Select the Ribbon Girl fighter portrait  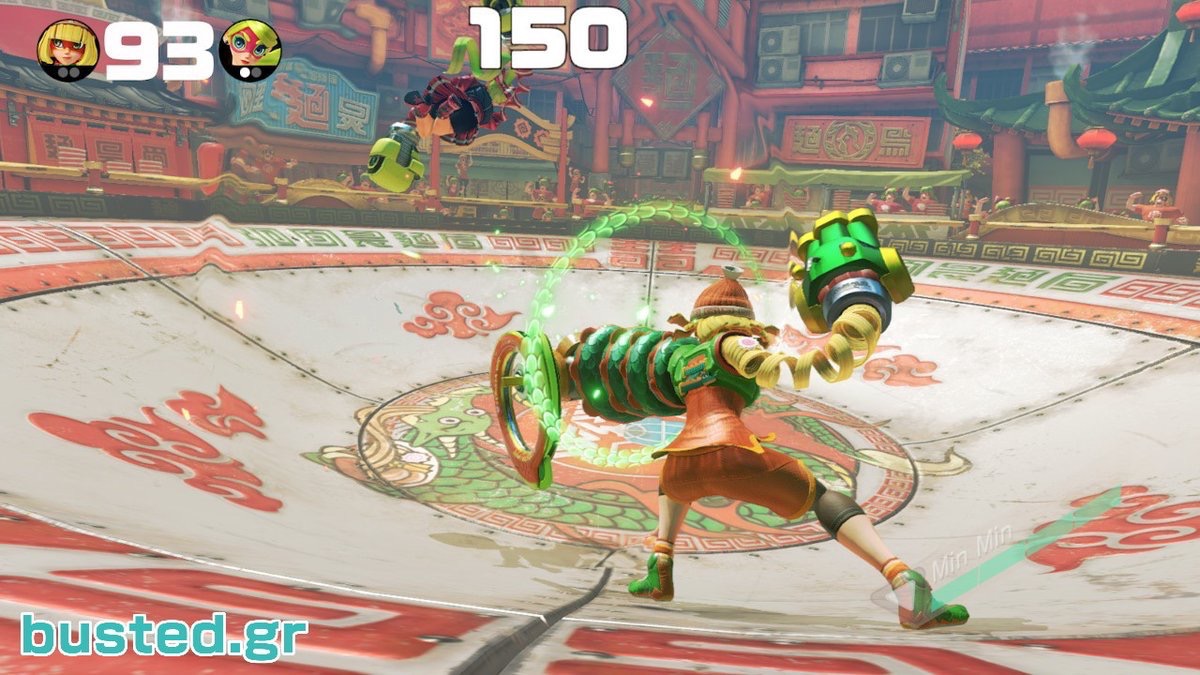tap(250, 49)
